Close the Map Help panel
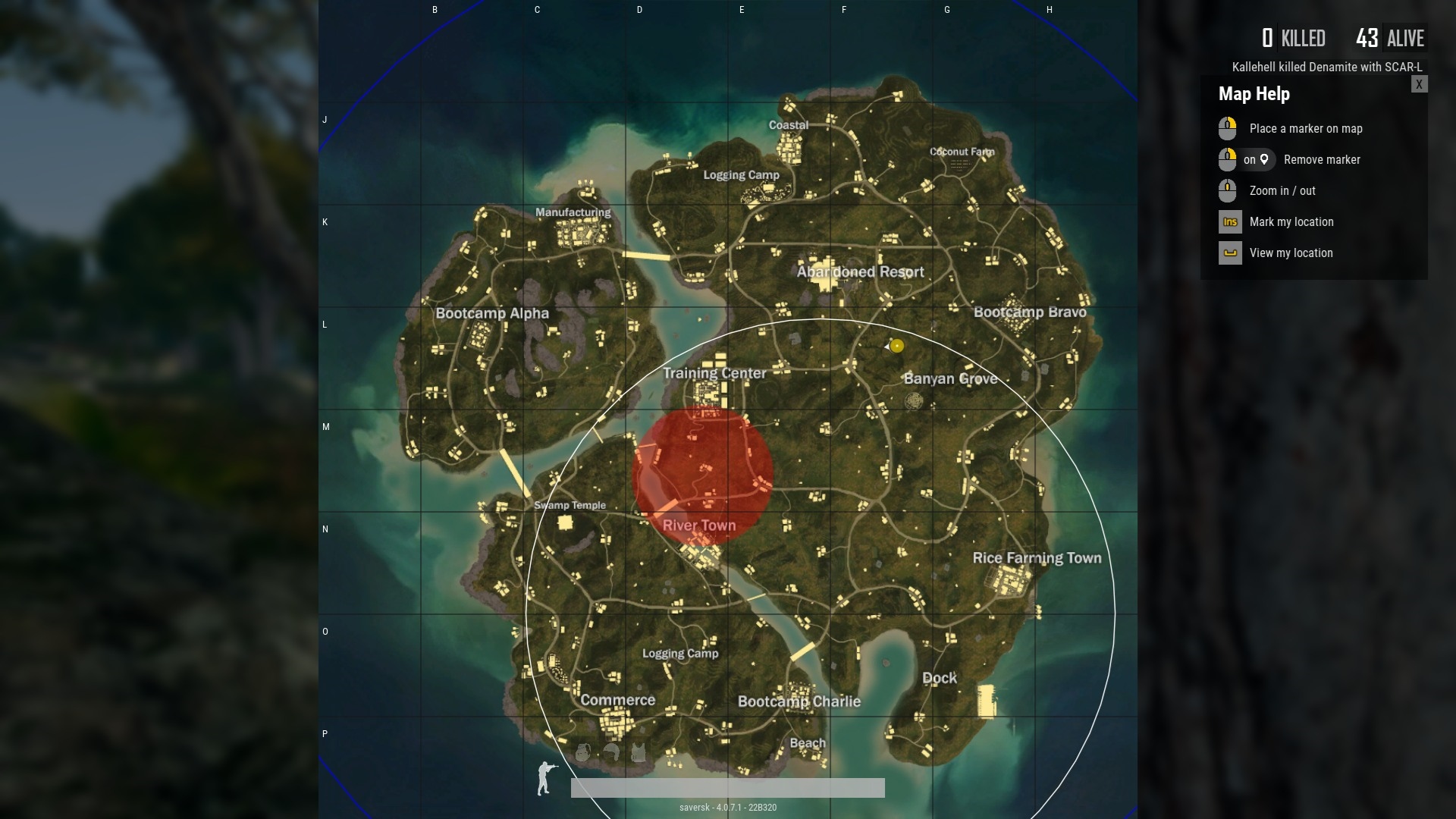The image size is (1456, 819). click(1419, 84)
